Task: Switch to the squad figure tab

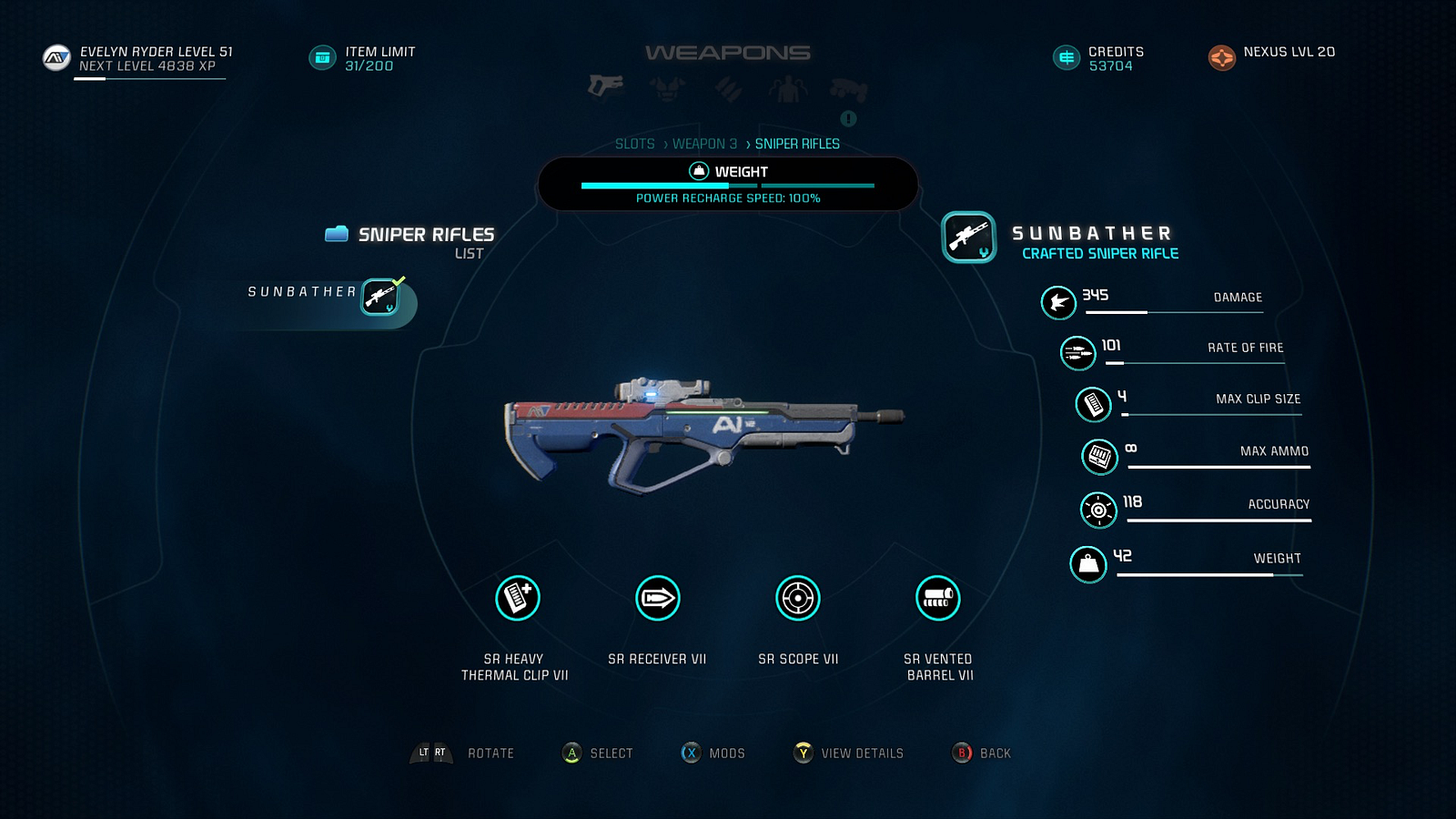Action: [x=788, y=89]
